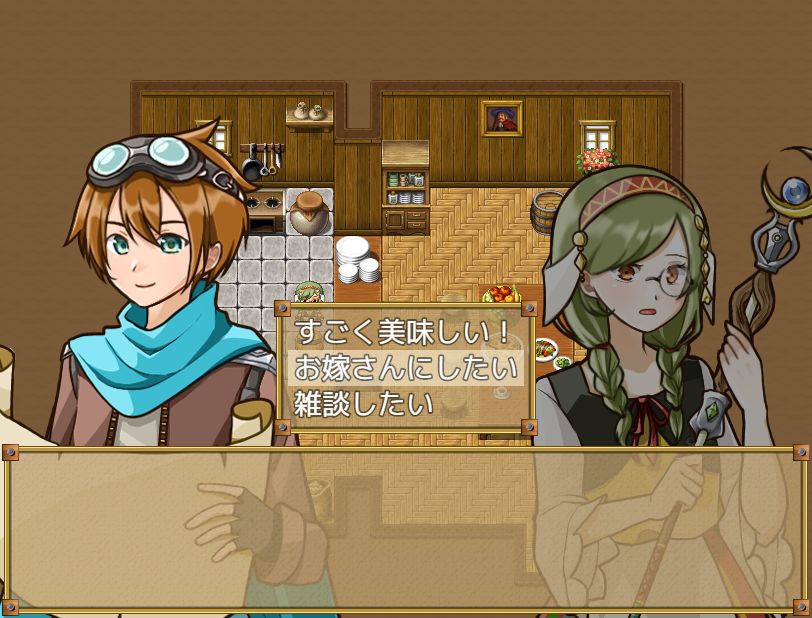The width and height of the screenshot is (812, 618).
Task: Choose the 「すごく美味しい！」 reply
Action: point(403,333)
